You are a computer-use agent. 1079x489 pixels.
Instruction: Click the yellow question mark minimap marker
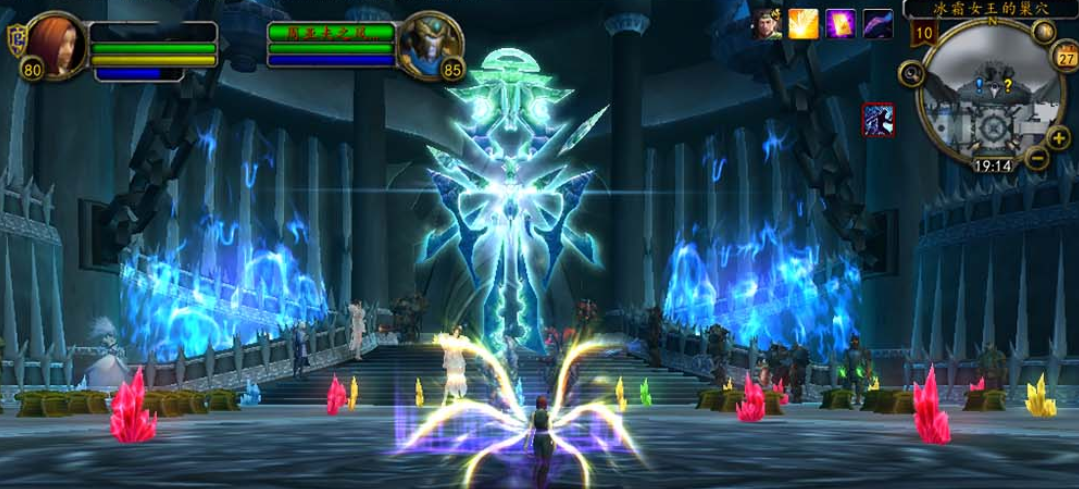tap(1007, 84)
